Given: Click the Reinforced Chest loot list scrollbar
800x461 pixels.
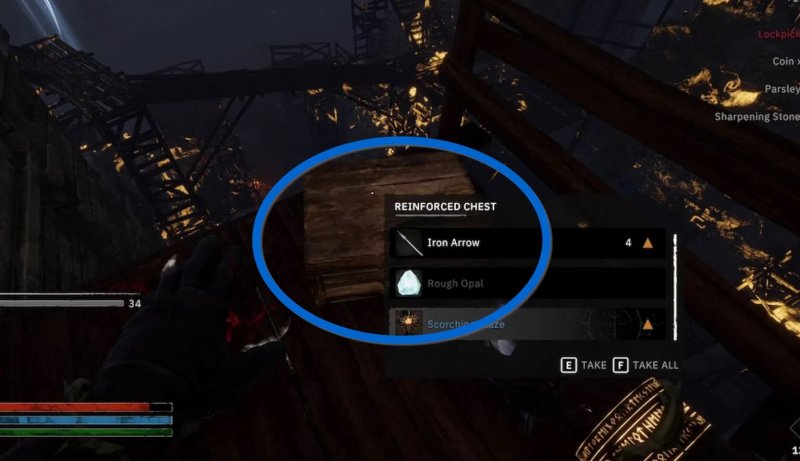Looking at the screenshot, I should pyautogui.click(x=677, y=283).
